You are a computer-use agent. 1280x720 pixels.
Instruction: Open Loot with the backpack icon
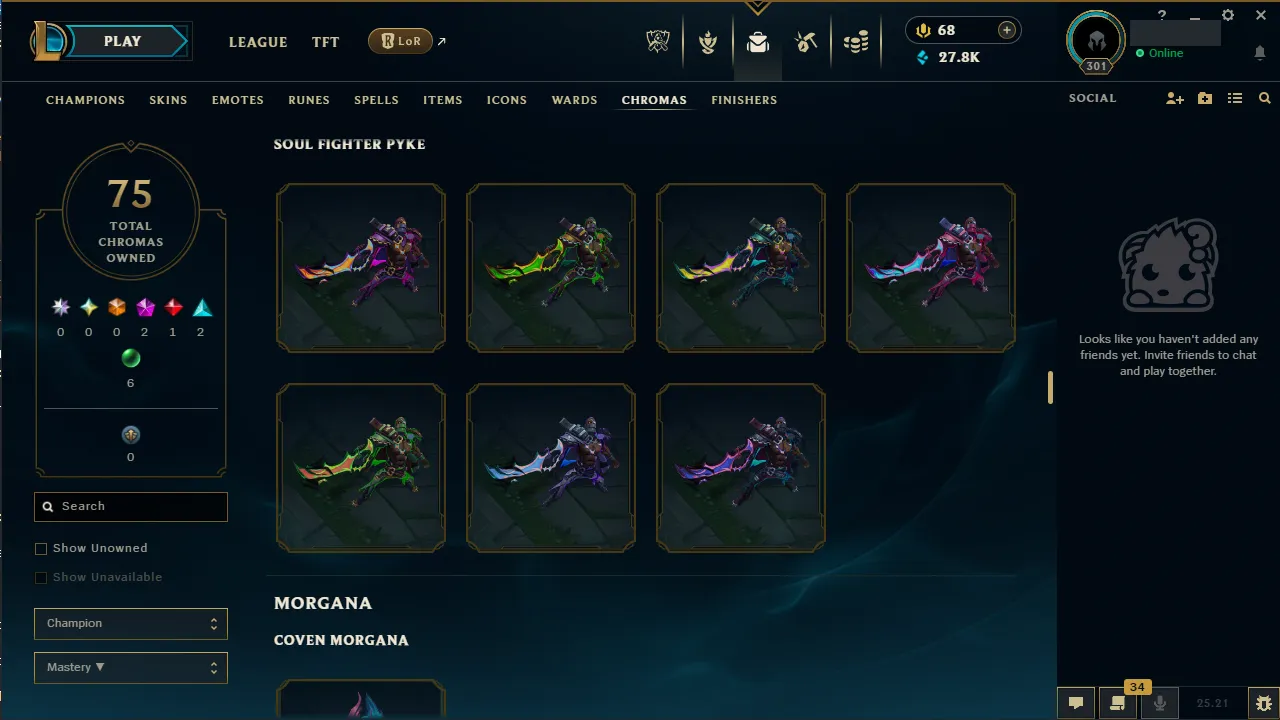pos(757,42)
